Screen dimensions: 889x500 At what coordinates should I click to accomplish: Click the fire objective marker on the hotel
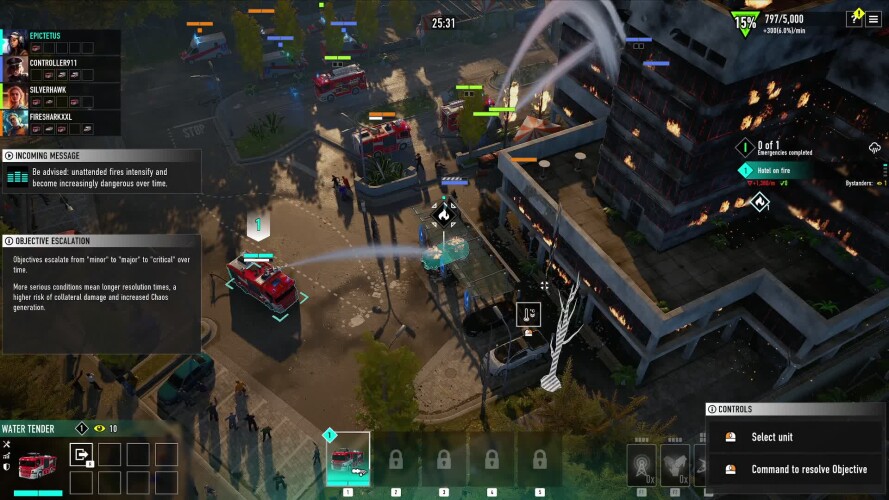[x=759, y=202]
